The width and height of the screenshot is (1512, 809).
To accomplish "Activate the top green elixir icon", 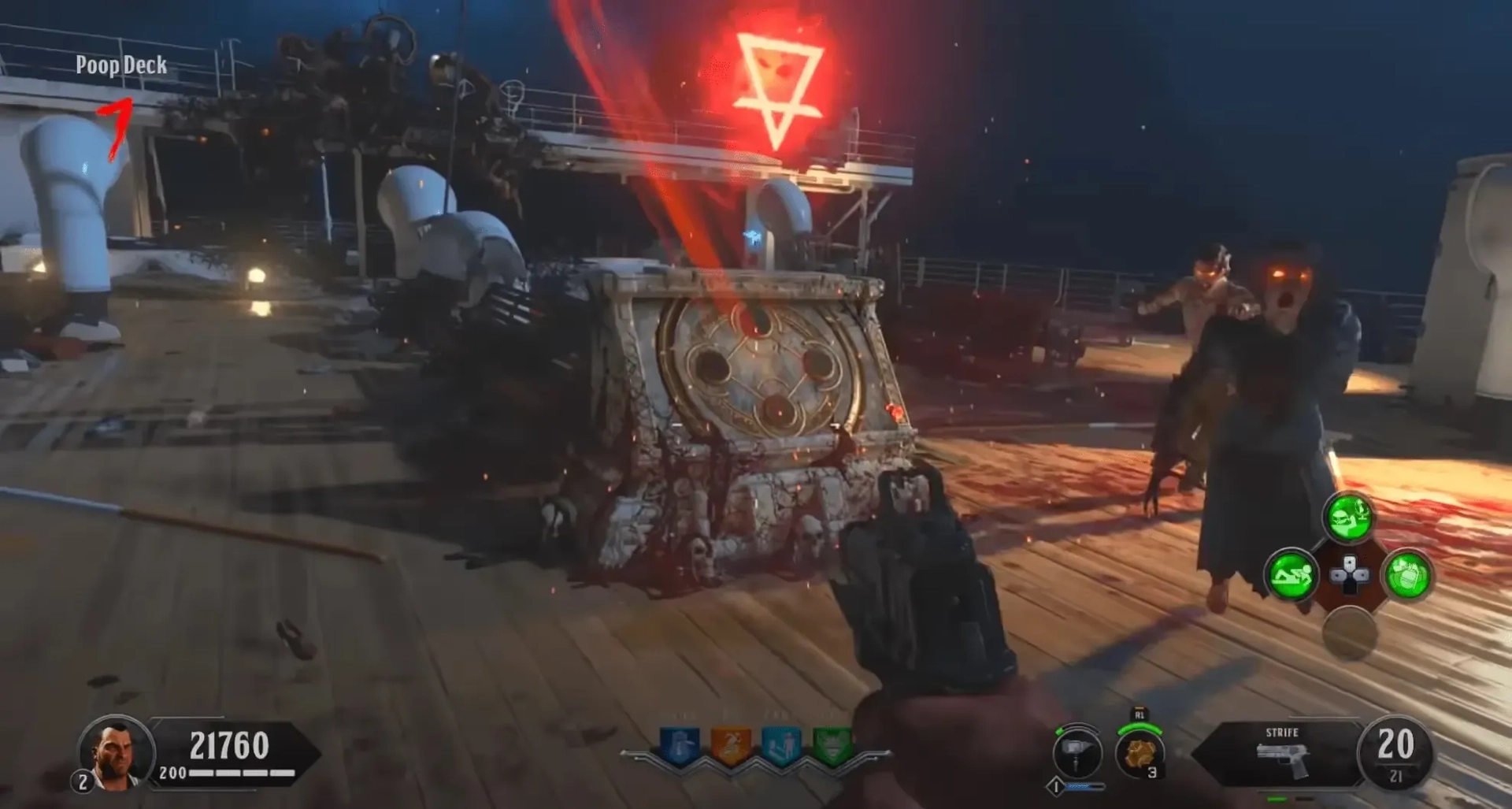I will [x=1349, y=518].
